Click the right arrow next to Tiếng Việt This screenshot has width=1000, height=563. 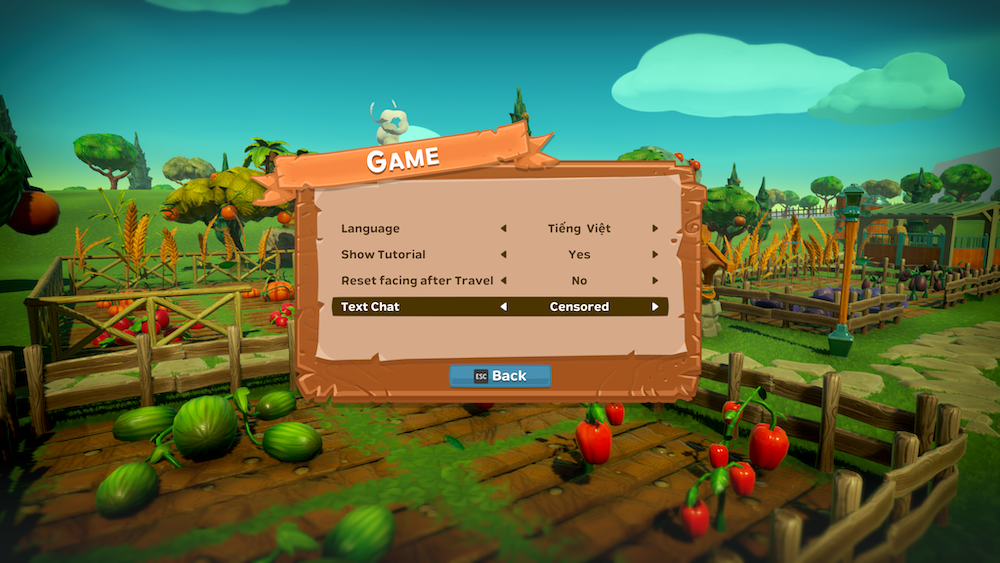point(655,229)
